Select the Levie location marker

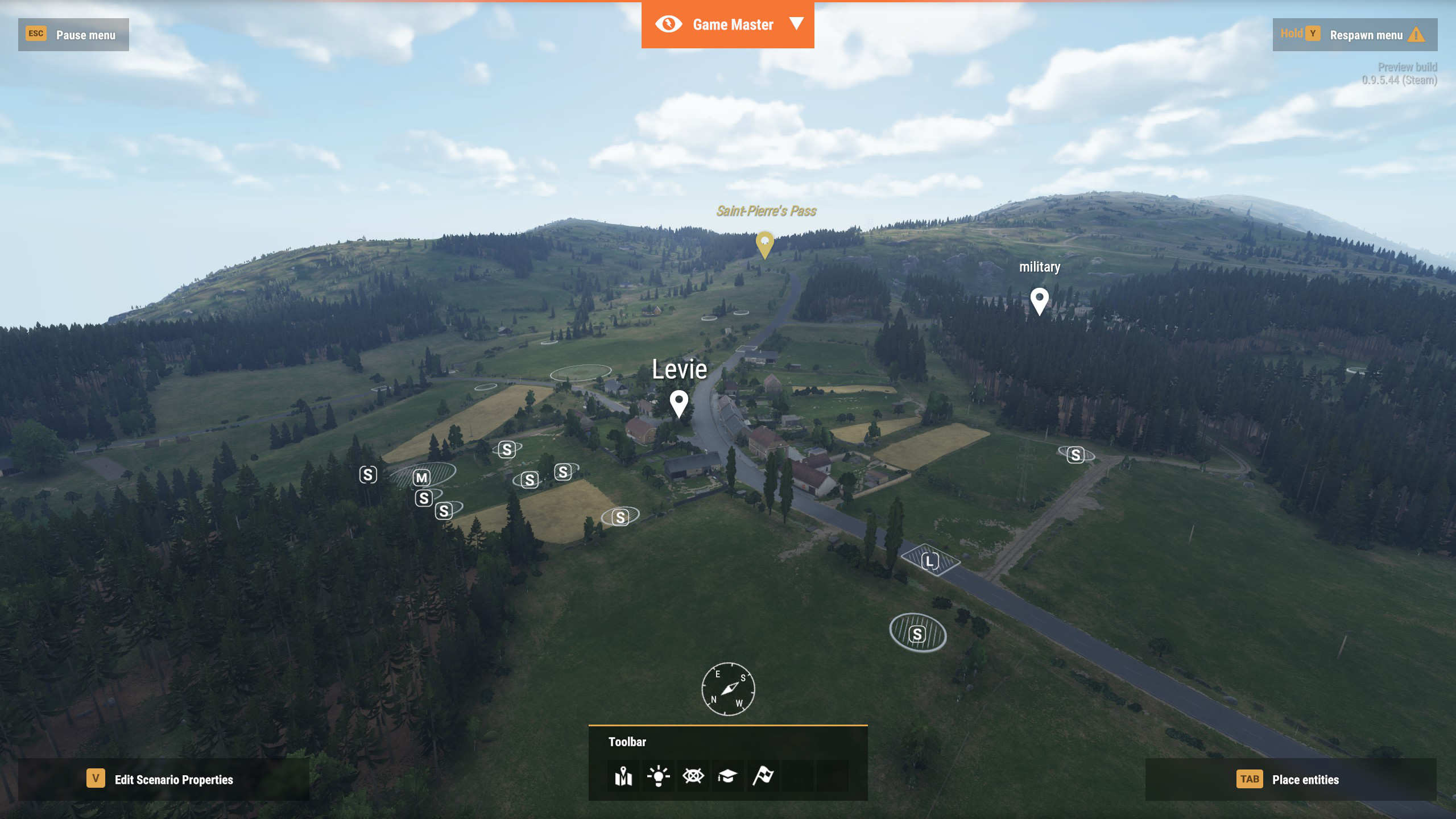679,403
